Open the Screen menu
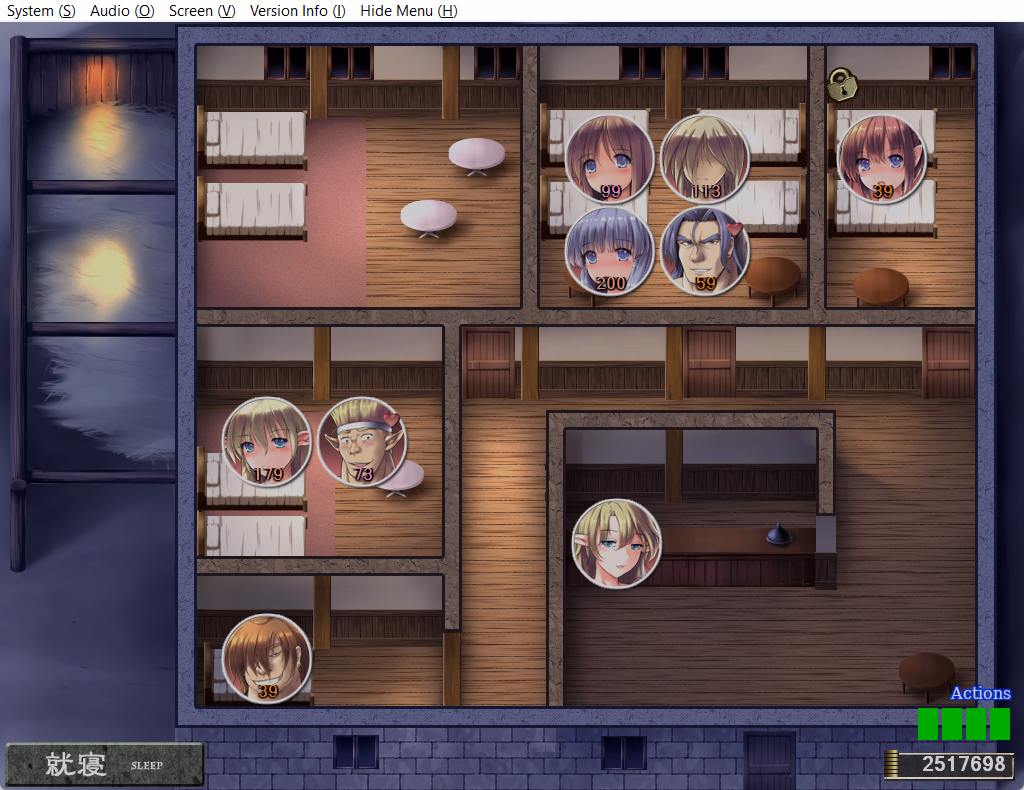 pyautogui.click(x=202, y=11)
